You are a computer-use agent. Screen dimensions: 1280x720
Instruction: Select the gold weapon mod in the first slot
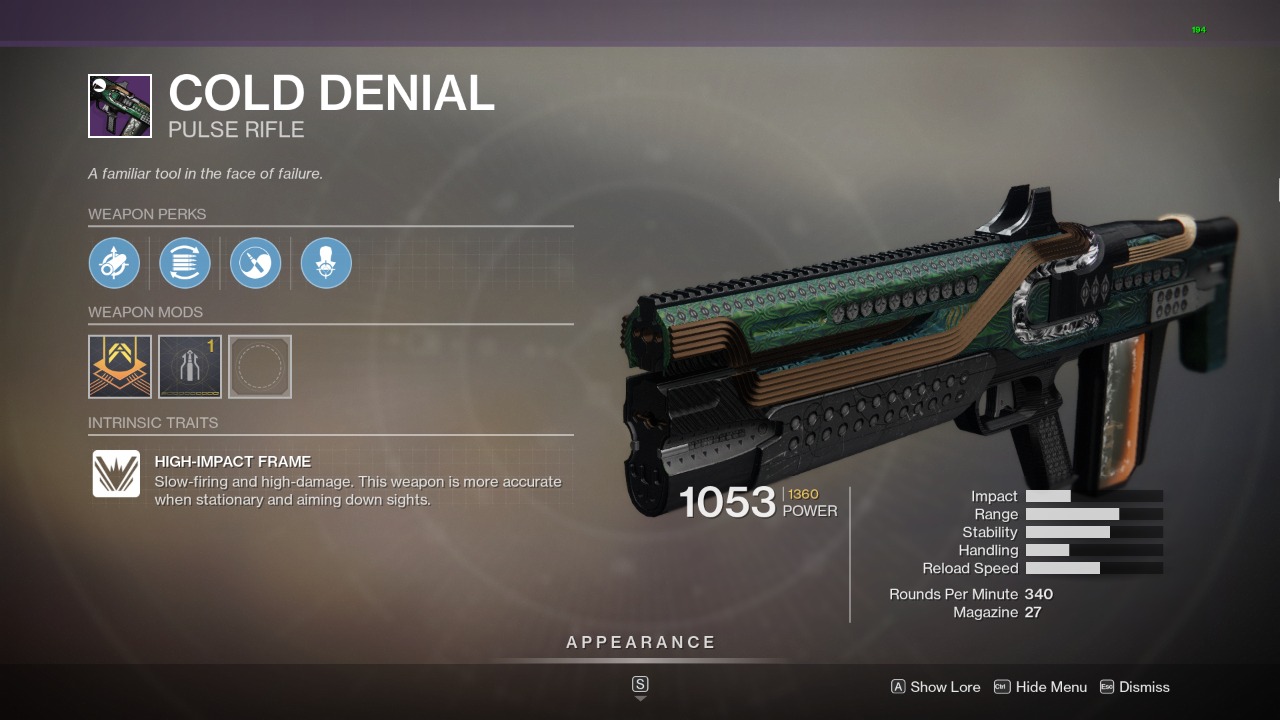119,366
